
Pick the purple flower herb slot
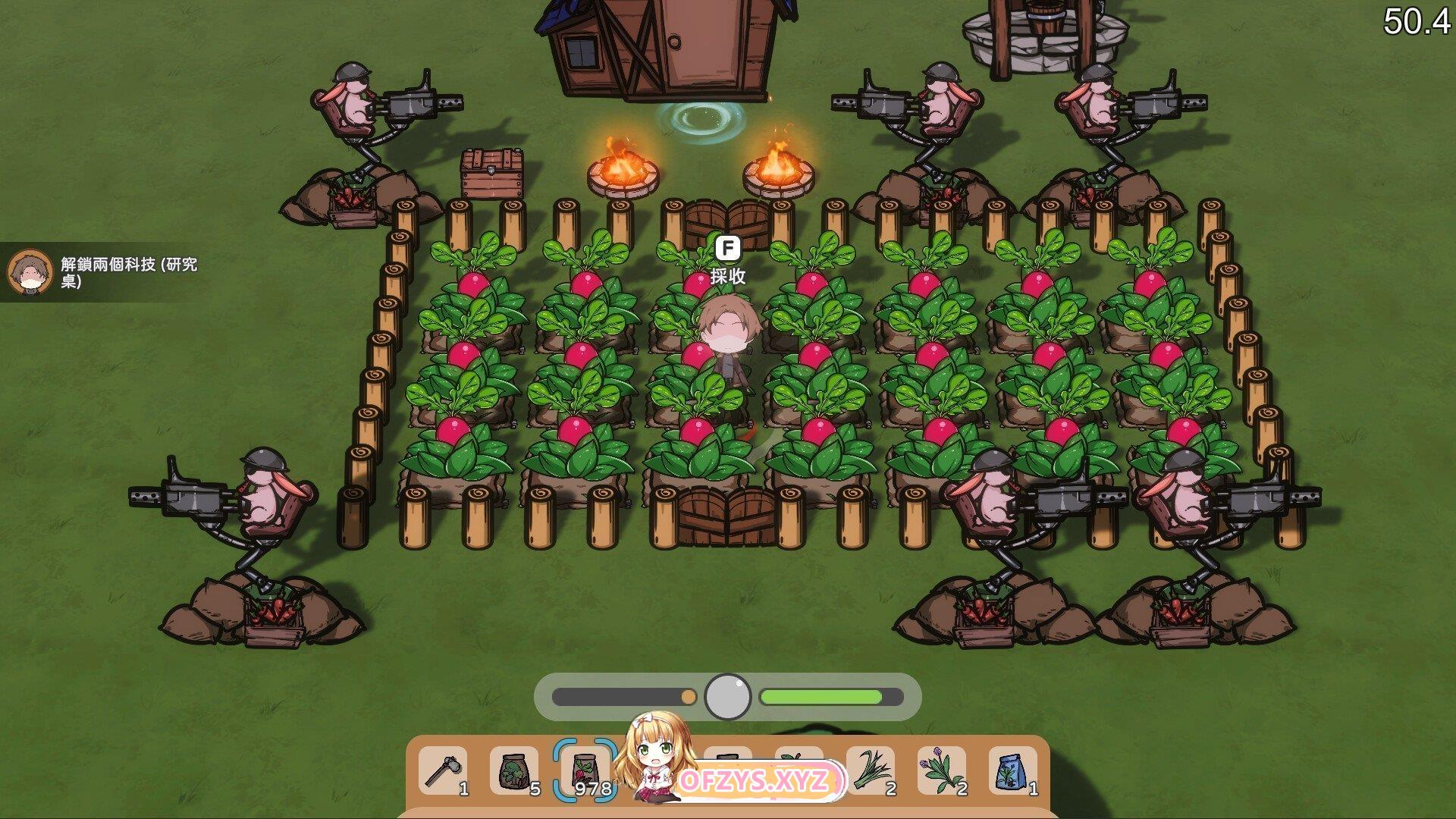pyautogui.click(x=942, y=771)
